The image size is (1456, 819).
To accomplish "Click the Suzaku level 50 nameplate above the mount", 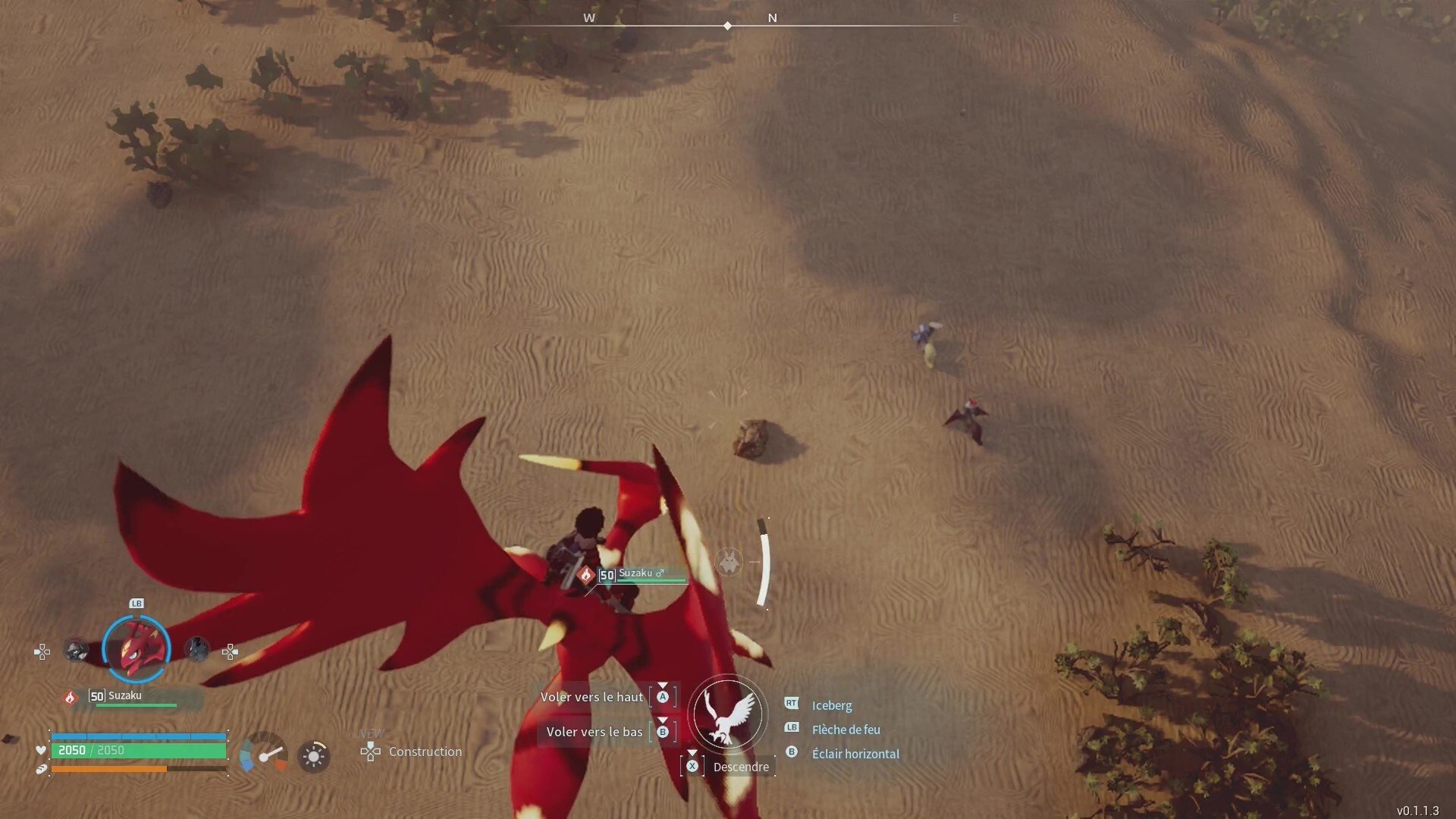I will 641,574.
